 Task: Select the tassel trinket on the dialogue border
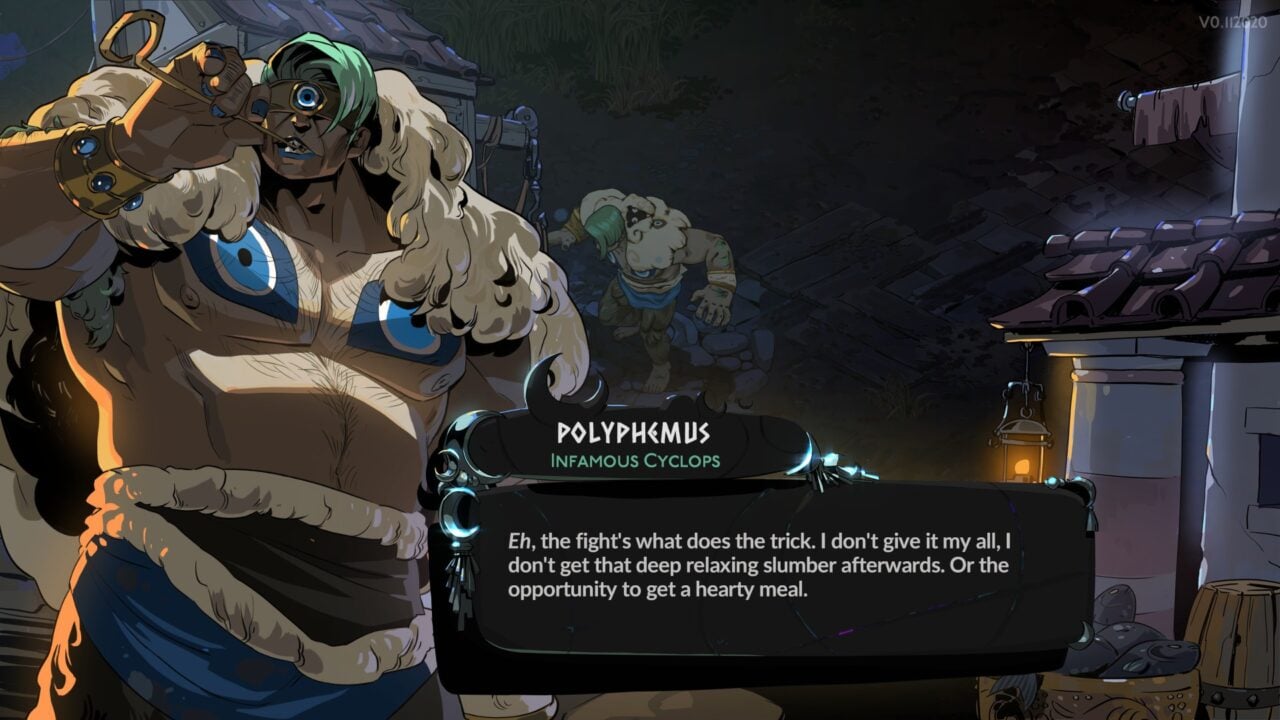[460, 590]
